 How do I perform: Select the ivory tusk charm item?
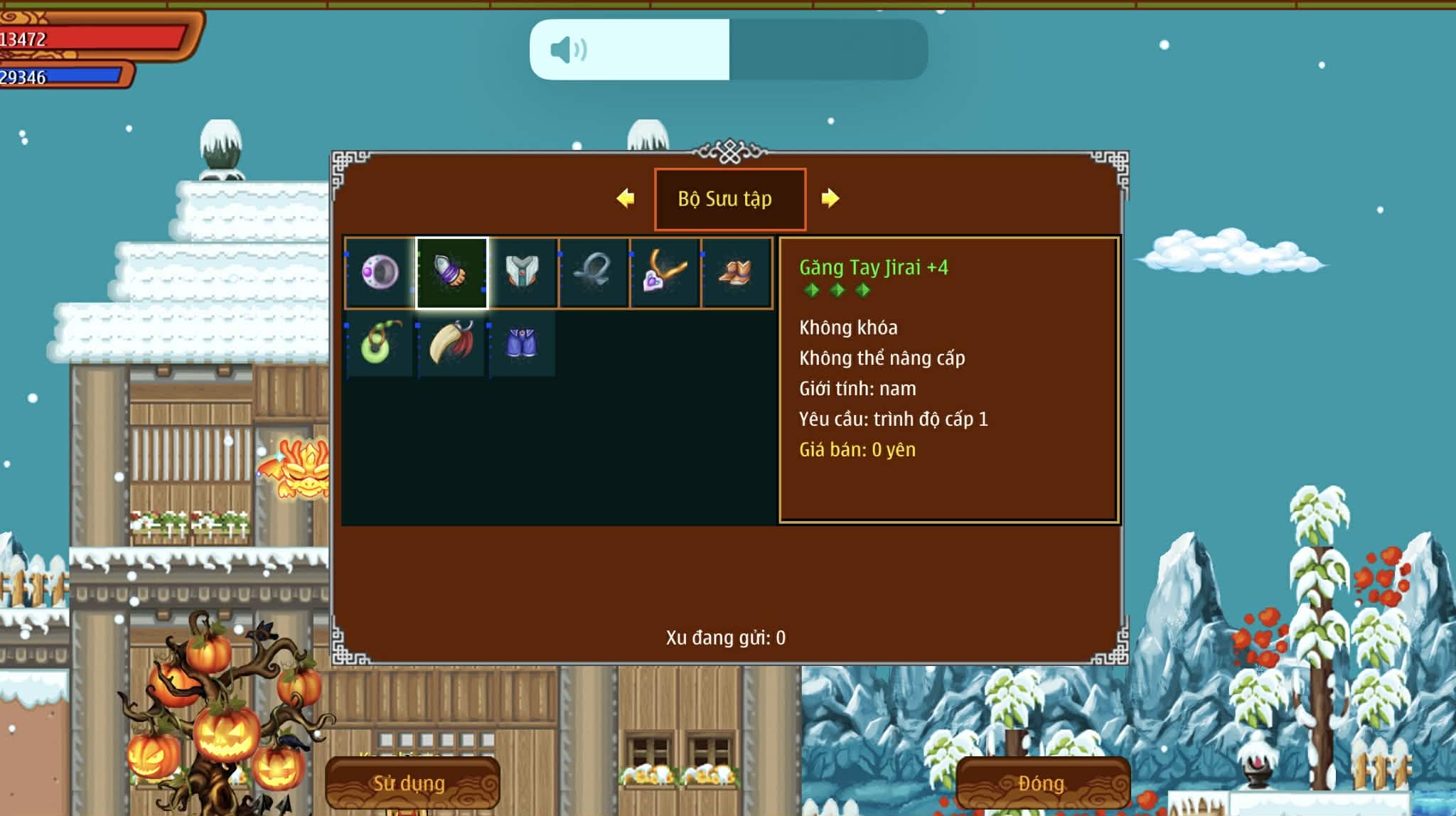tap(451, 343)
